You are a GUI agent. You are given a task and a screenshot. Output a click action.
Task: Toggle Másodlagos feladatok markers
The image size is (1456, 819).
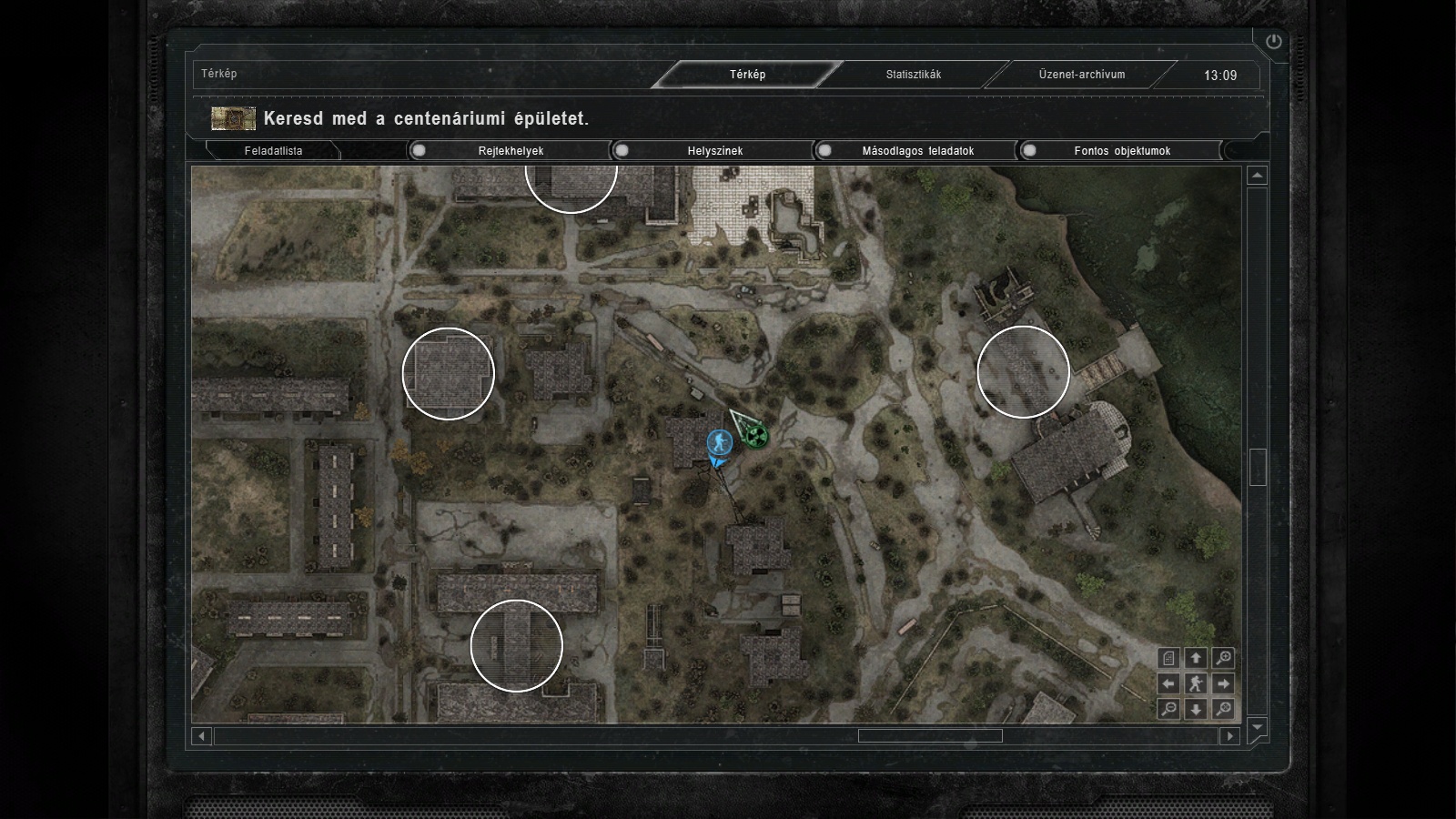[825, 151]
